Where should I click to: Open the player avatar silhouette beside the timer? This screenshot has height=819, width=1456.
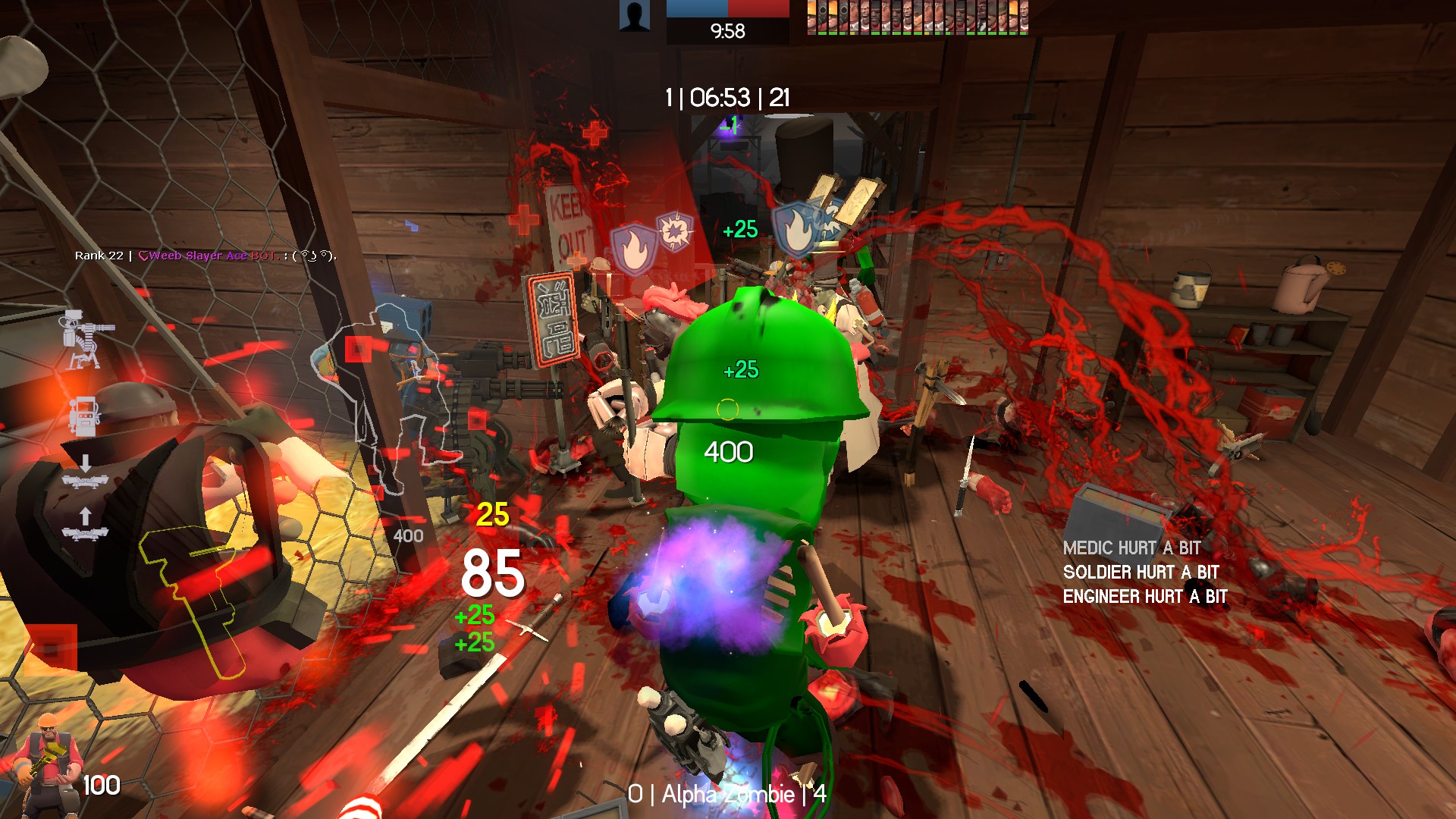[634, 16]
